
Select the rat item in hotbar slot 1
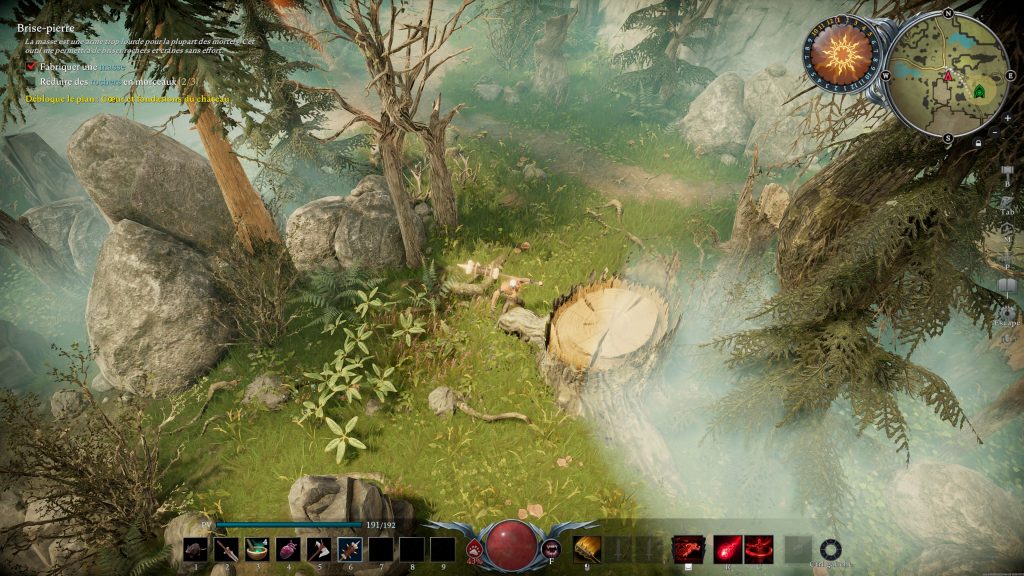[196, 549]
